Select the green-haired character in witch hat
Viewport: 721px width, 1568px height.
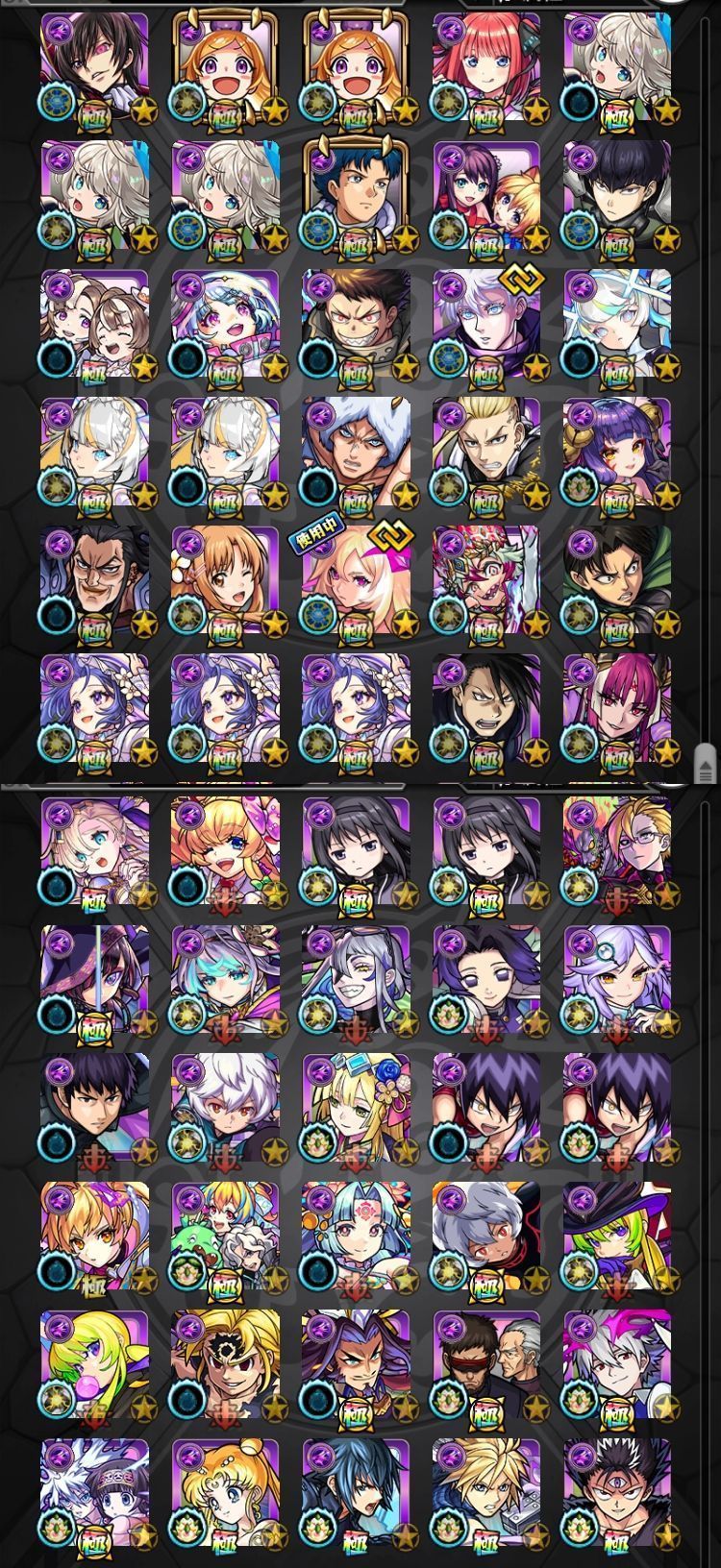tap(616, 1235)
